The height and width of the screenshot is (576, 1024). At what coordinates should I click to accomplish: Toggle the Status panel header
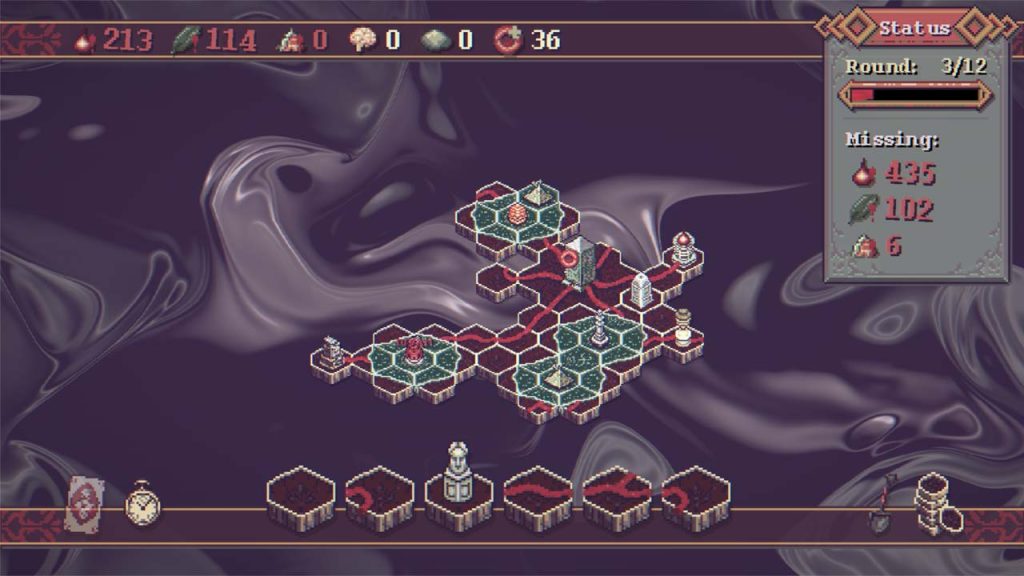coord(914,28)
